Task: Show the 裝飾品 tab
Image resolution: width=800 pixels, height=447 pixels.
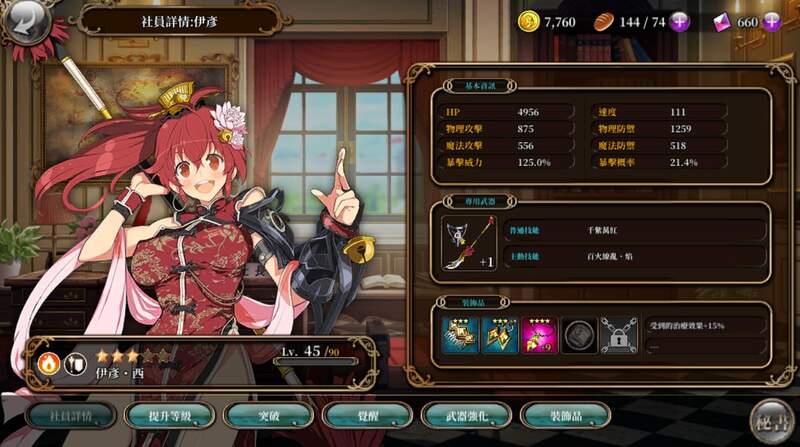Action: [565, 415]
